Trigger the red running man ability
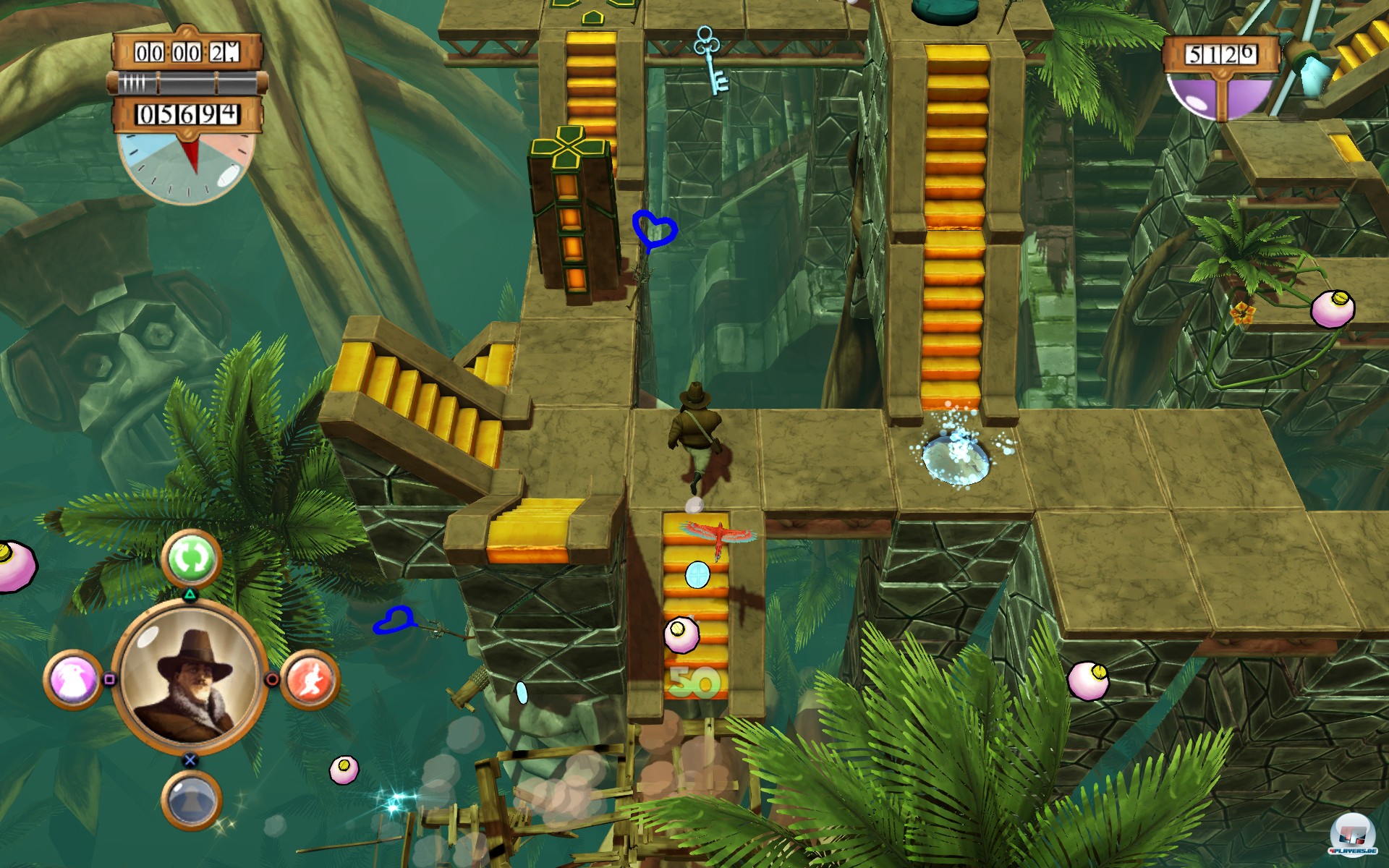 pos(310,679)
